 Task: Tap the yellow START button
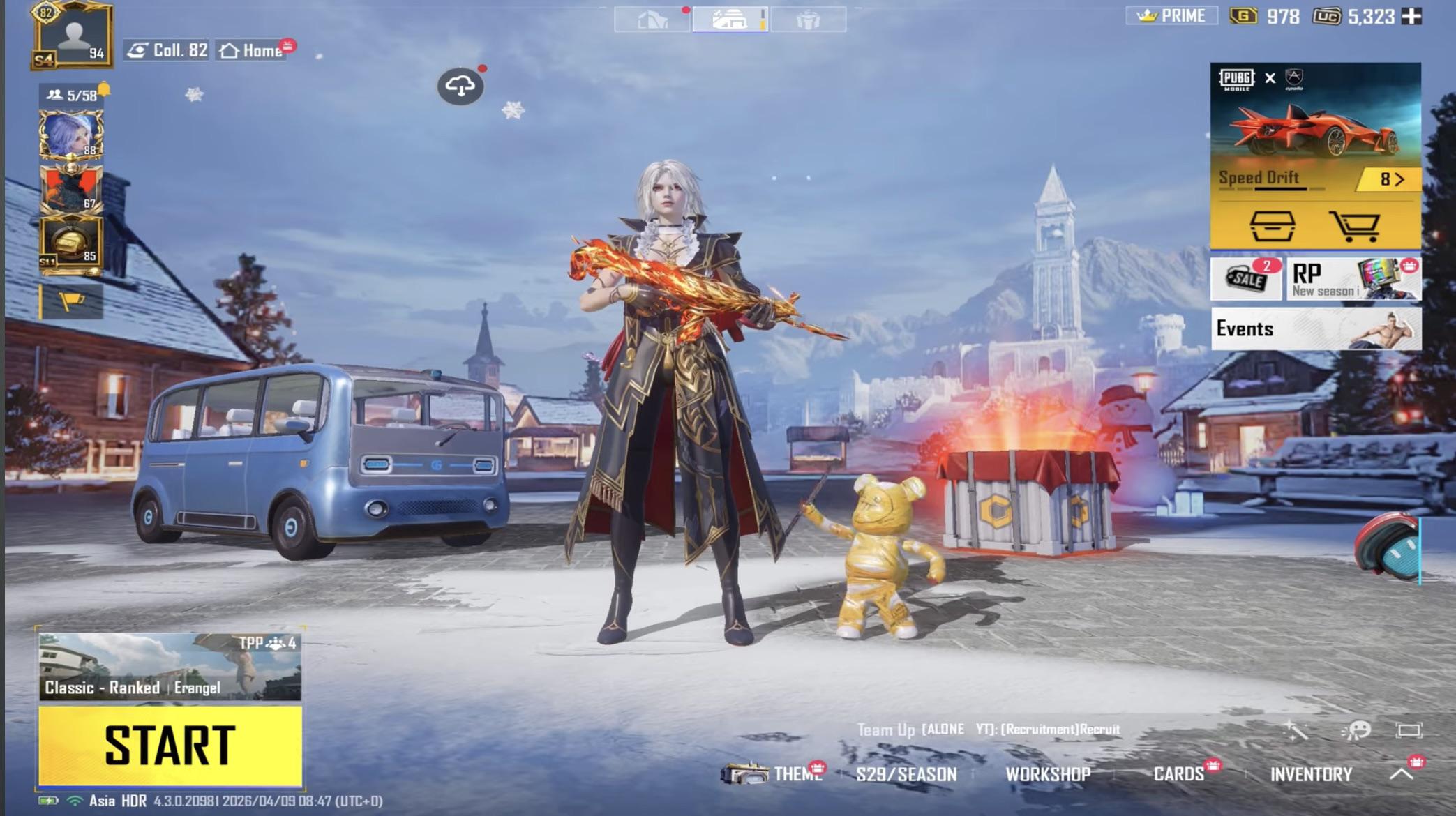click(170, 745)
